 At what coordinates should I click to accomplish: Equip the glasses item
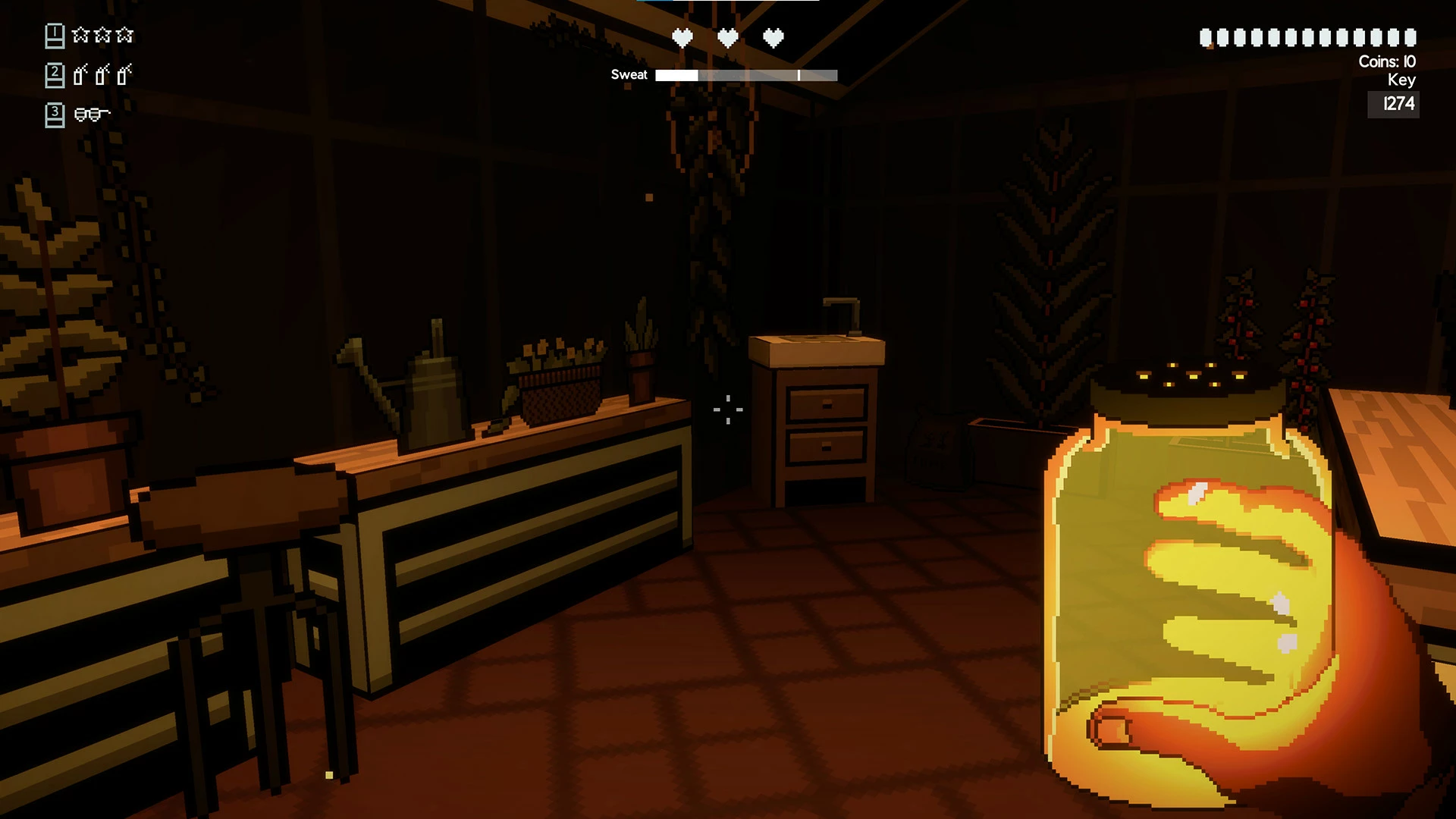coord(92,115)
